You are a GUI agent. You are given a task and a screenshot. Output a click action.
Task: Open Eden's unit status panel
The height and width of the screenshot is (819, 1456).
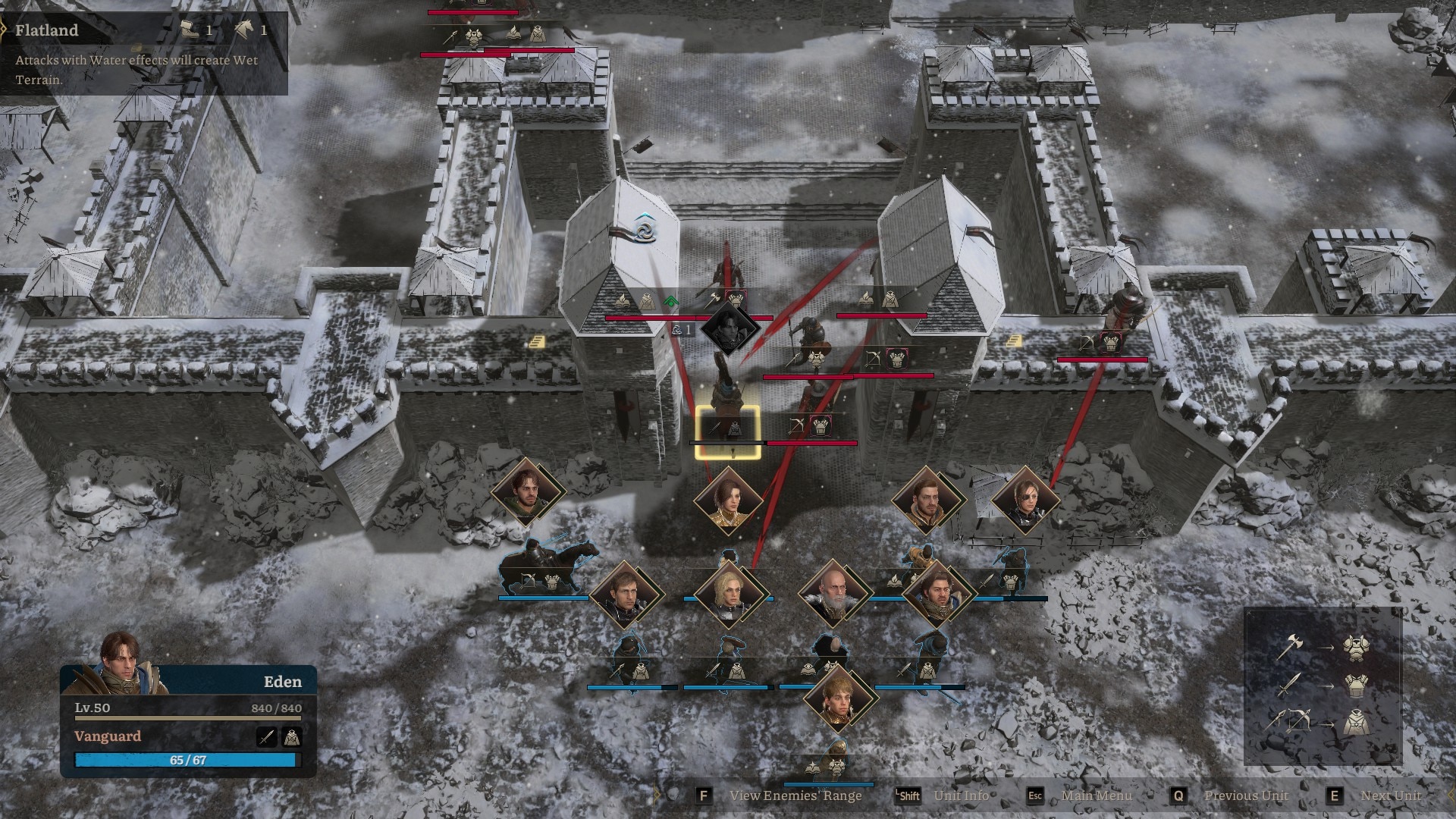tap(188, 724)
